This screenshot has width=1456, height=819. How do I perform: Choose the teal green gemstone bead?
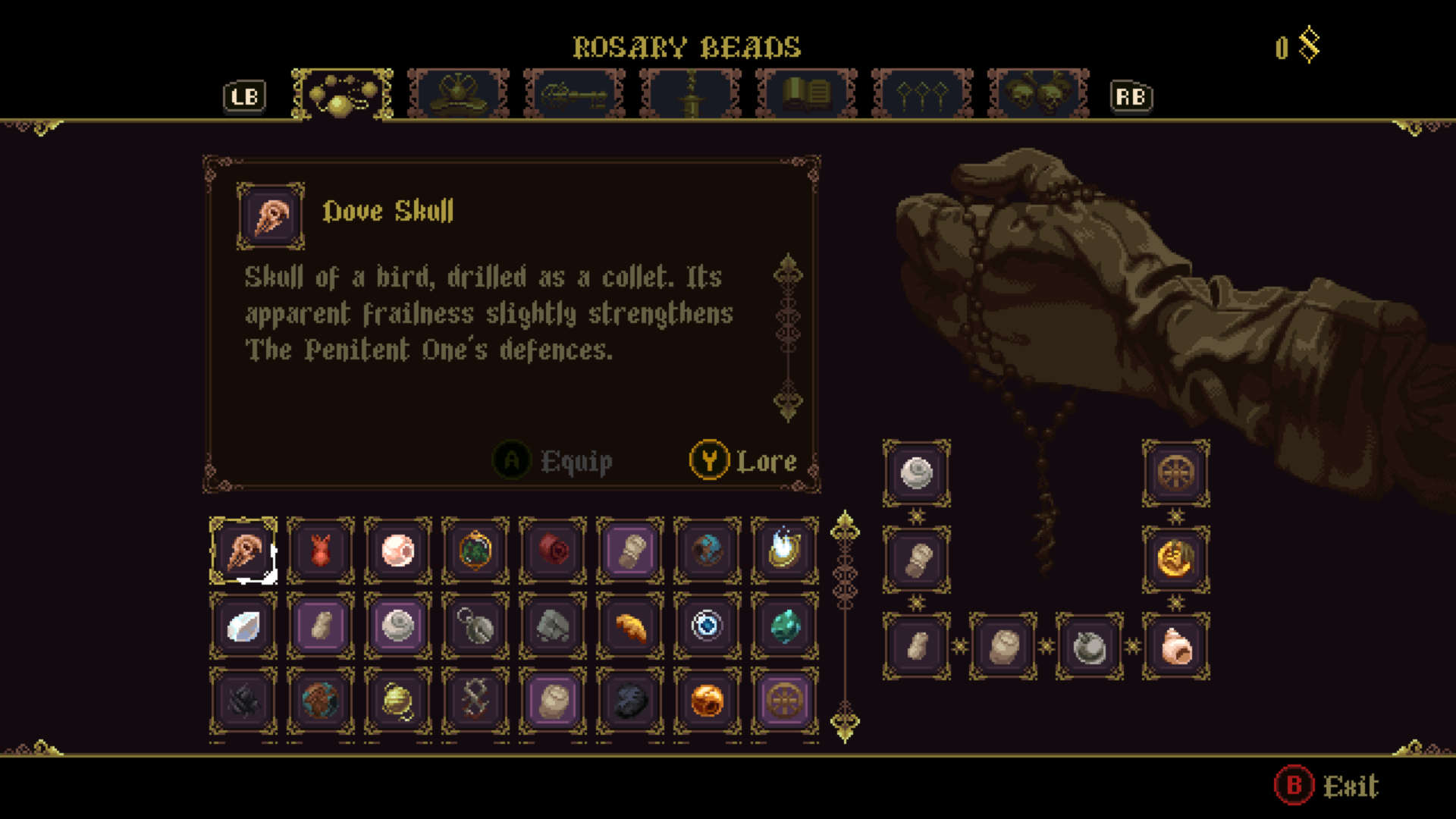coord(785,626)
